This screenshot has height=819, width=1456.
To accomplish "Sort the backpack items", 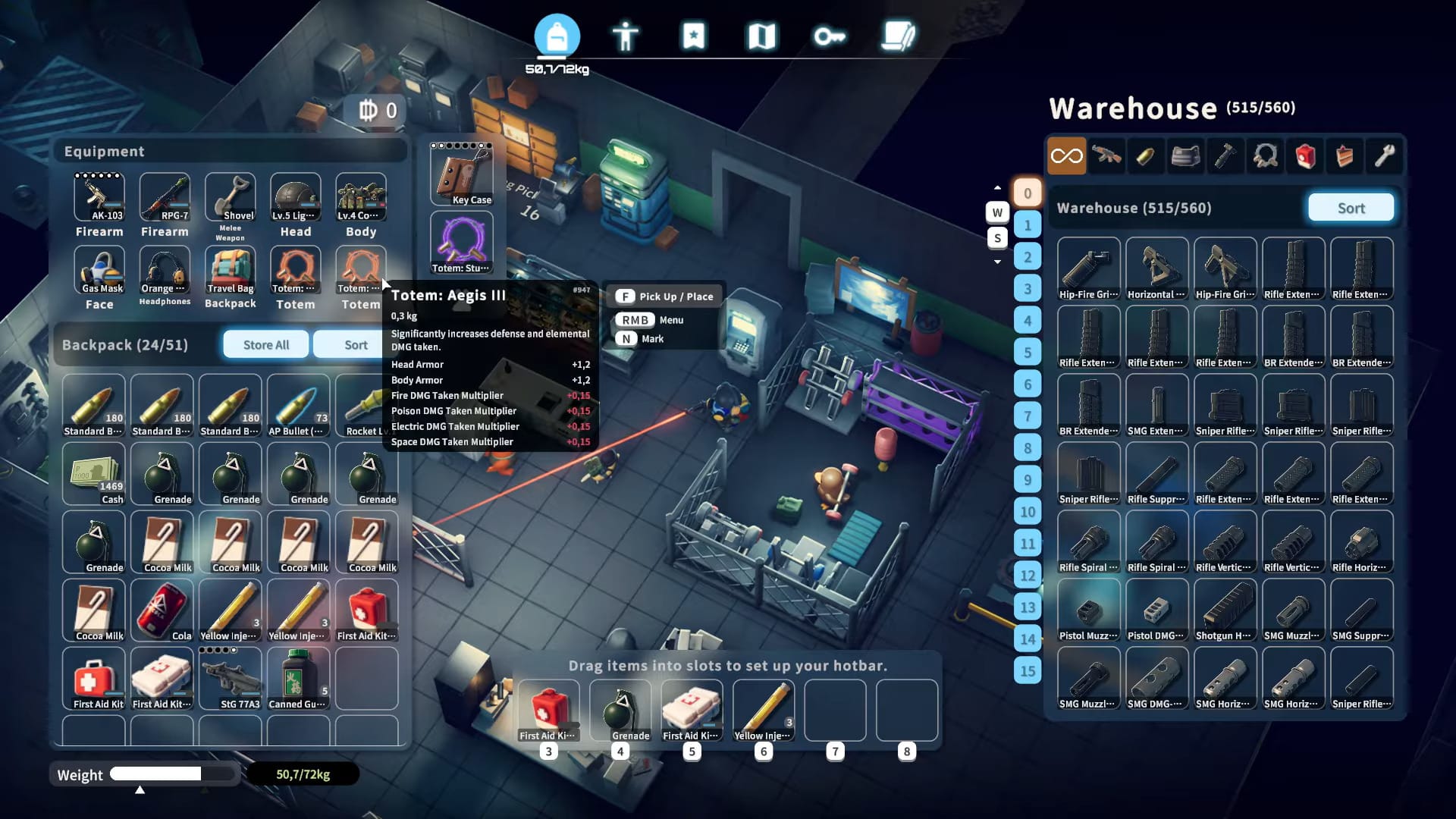I will pyautogui.click(x=356, y=345).
